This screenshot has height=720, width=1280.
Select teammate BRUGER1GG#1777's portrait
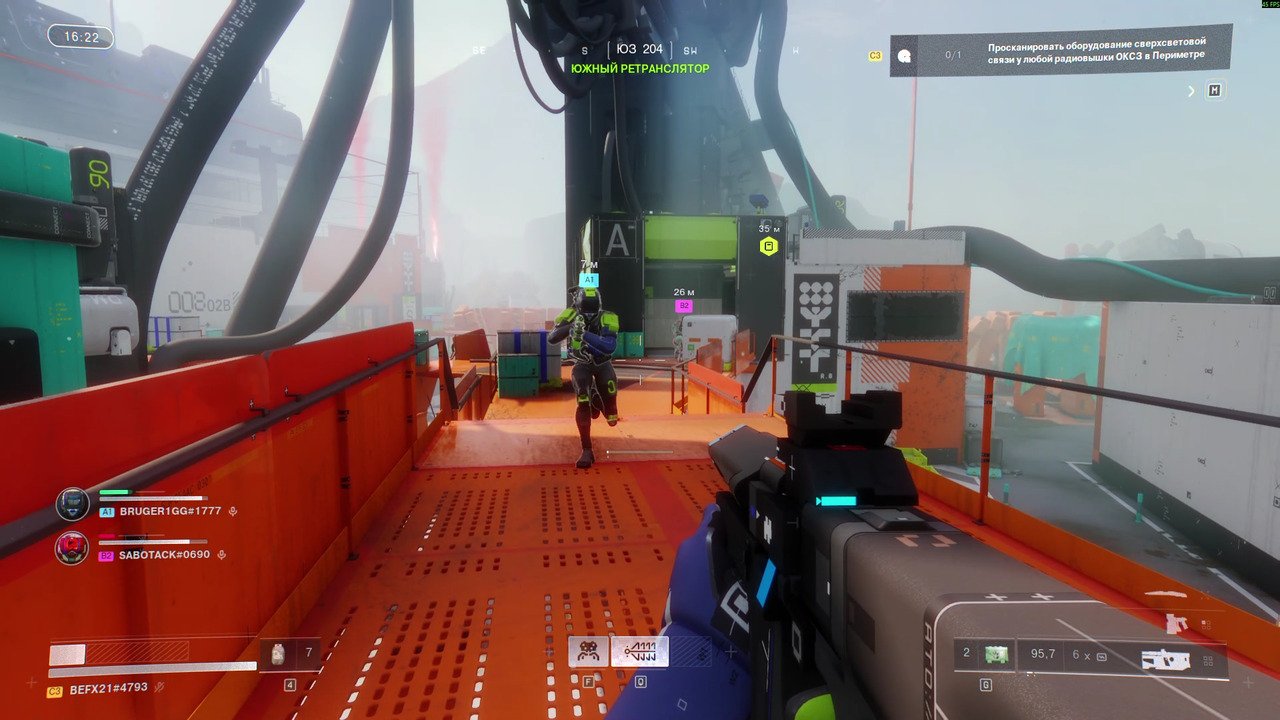(72, 504)
